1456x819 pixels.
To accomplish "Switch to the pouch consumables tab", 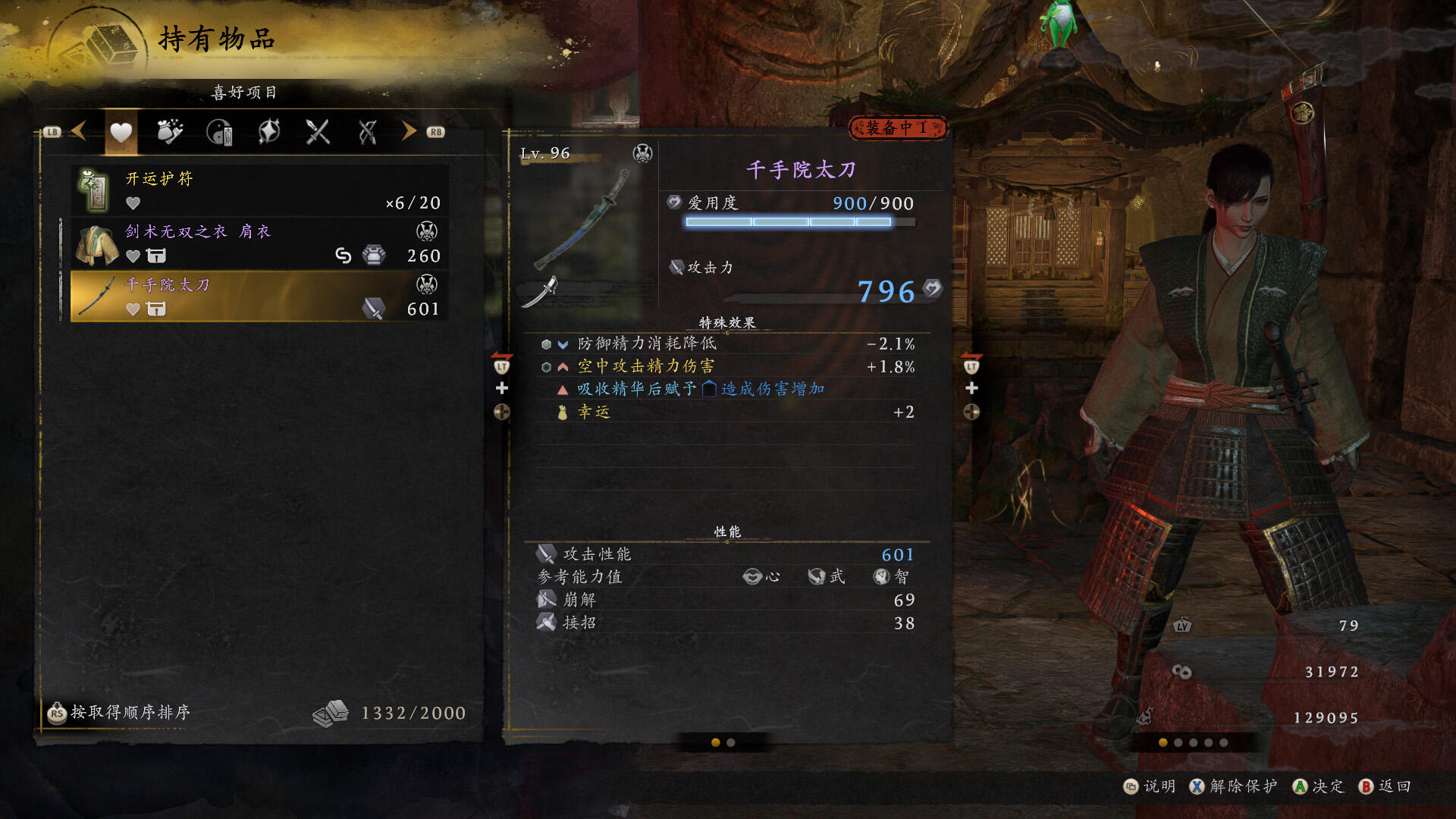I will point(170,132).
